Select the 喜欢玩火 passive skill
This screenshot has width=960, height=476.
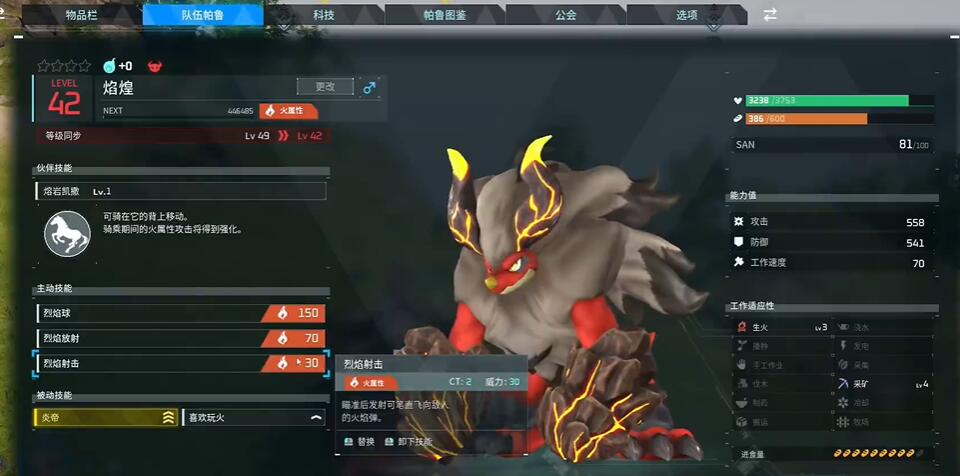(x=255, y=418)
